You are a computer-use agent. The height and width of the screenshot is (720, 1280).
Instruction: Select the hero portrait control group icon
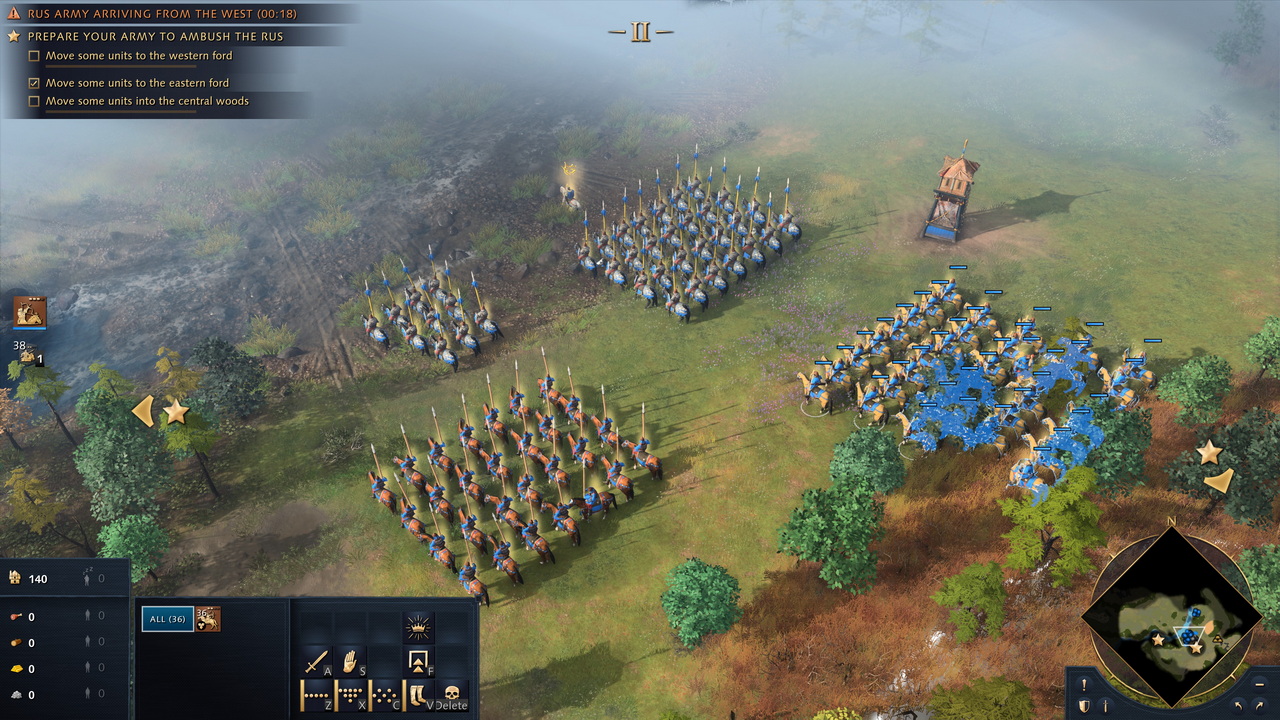pos(30,312)
